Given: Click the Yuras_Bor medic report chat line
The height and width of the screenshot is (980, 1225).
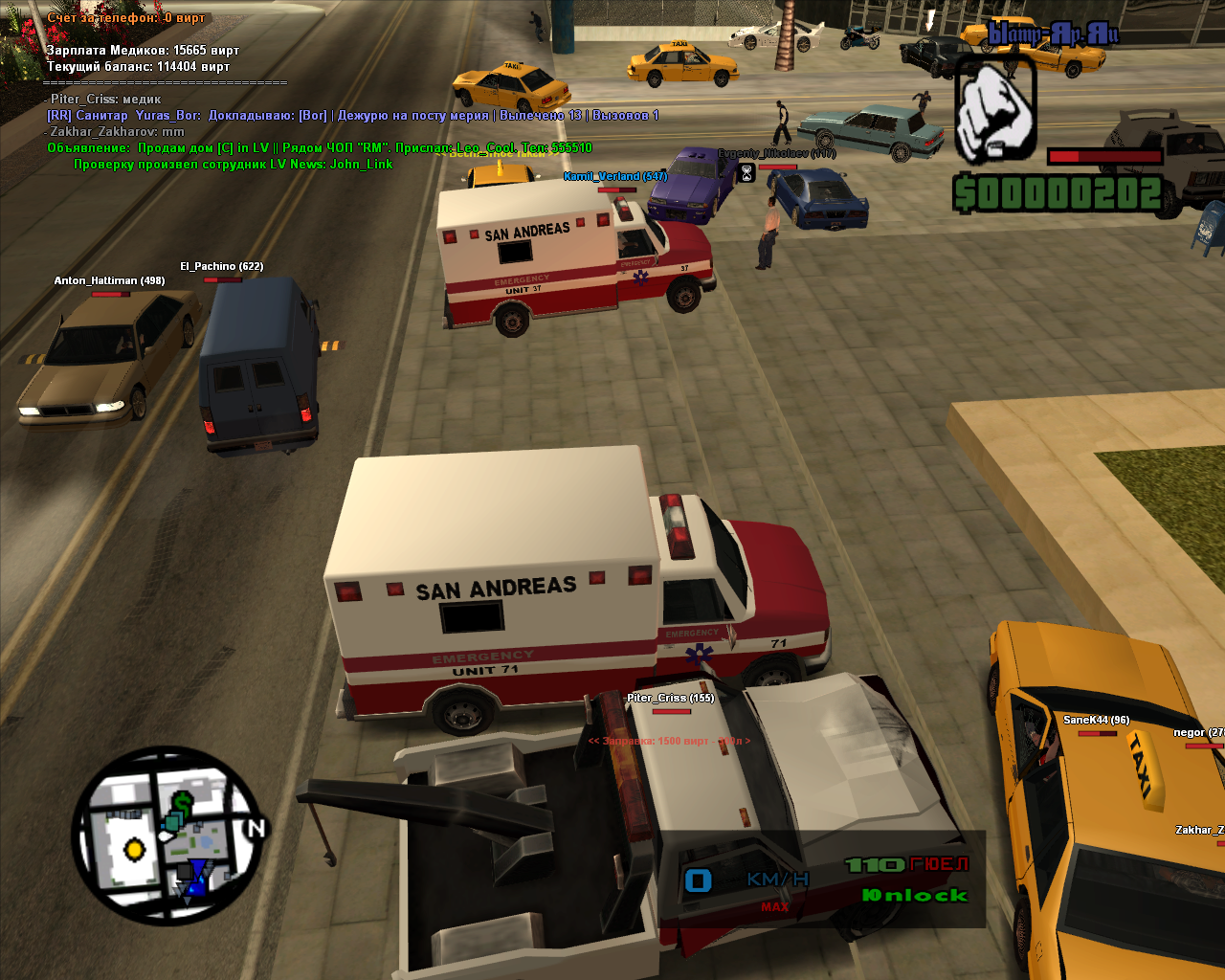Looking at the screenshot, I should coord(352,116).
